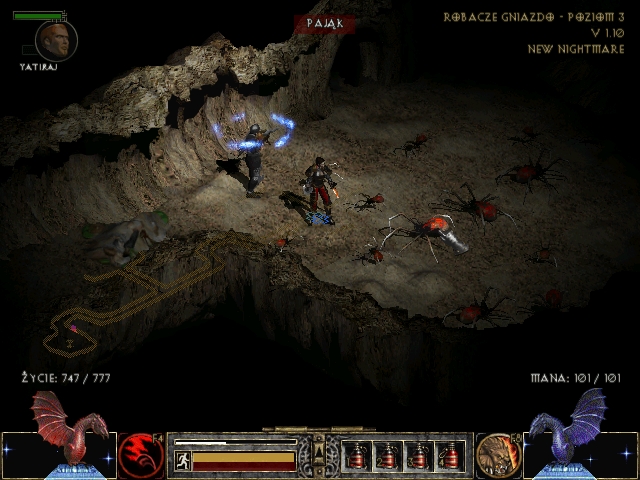Open the right-click skill selector (beast icon)
The image size is (640, 480).
(498, 456)
